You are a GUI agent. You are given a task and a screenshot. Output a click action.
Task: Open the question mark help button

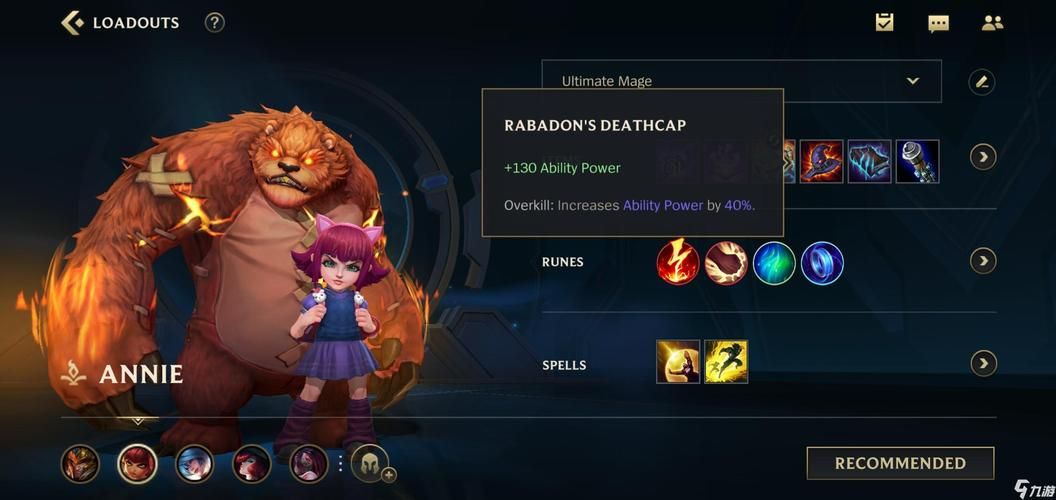tap(214, 22)
